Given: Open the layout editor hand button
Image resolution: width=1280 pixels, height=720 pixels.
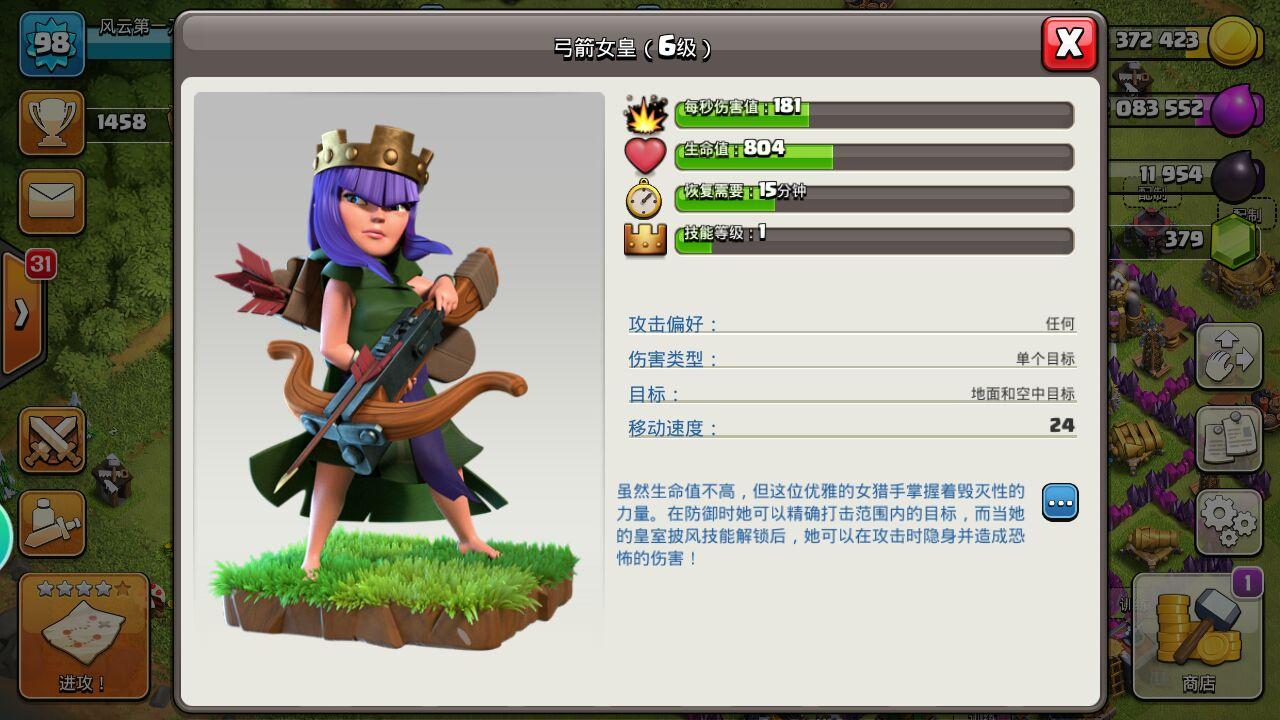Looking at the screenshot, I should pos(1228,357).
